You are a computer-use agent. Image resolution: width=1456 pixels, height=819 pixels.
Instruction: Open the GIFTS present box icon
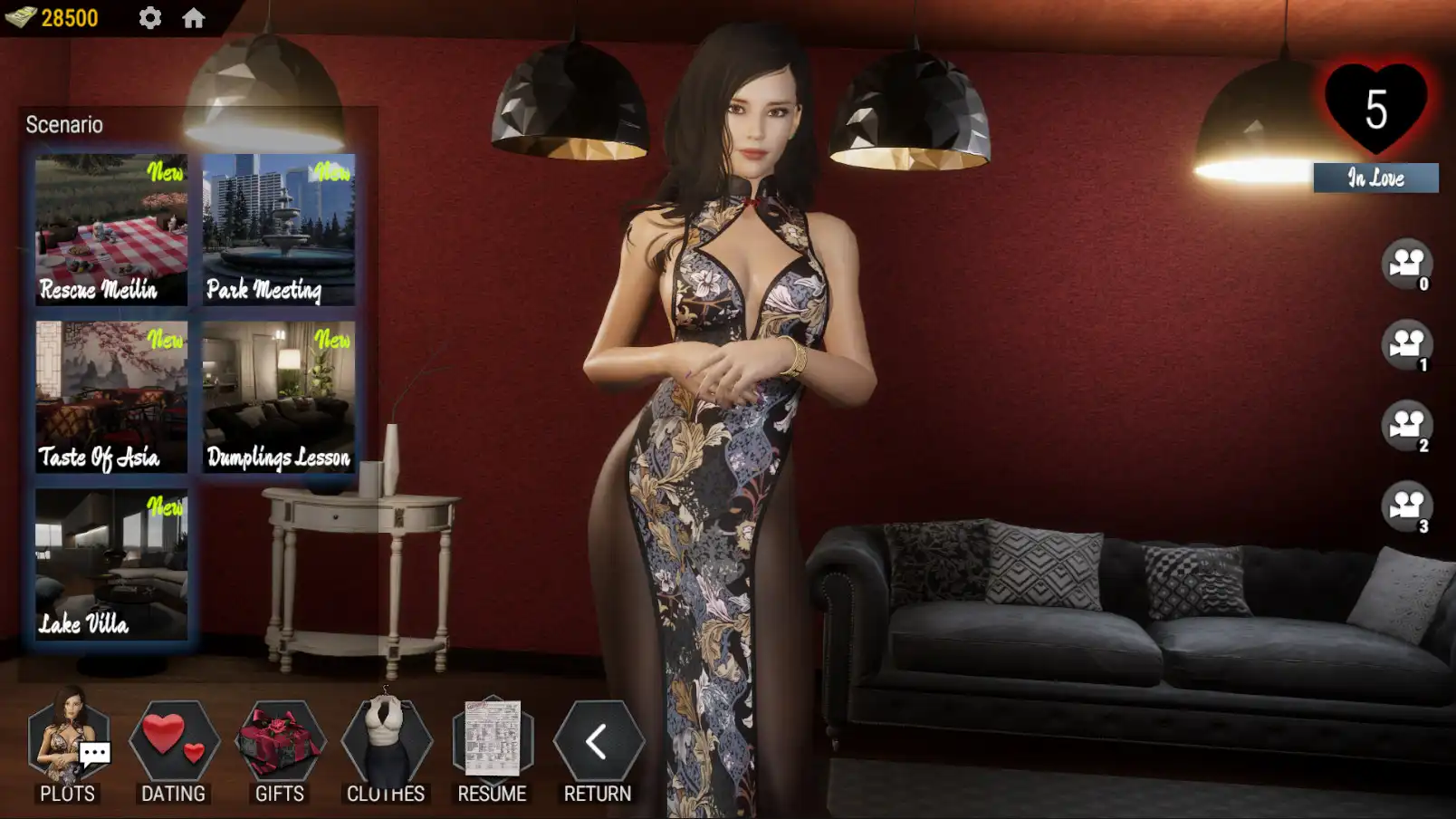[280, 743]
